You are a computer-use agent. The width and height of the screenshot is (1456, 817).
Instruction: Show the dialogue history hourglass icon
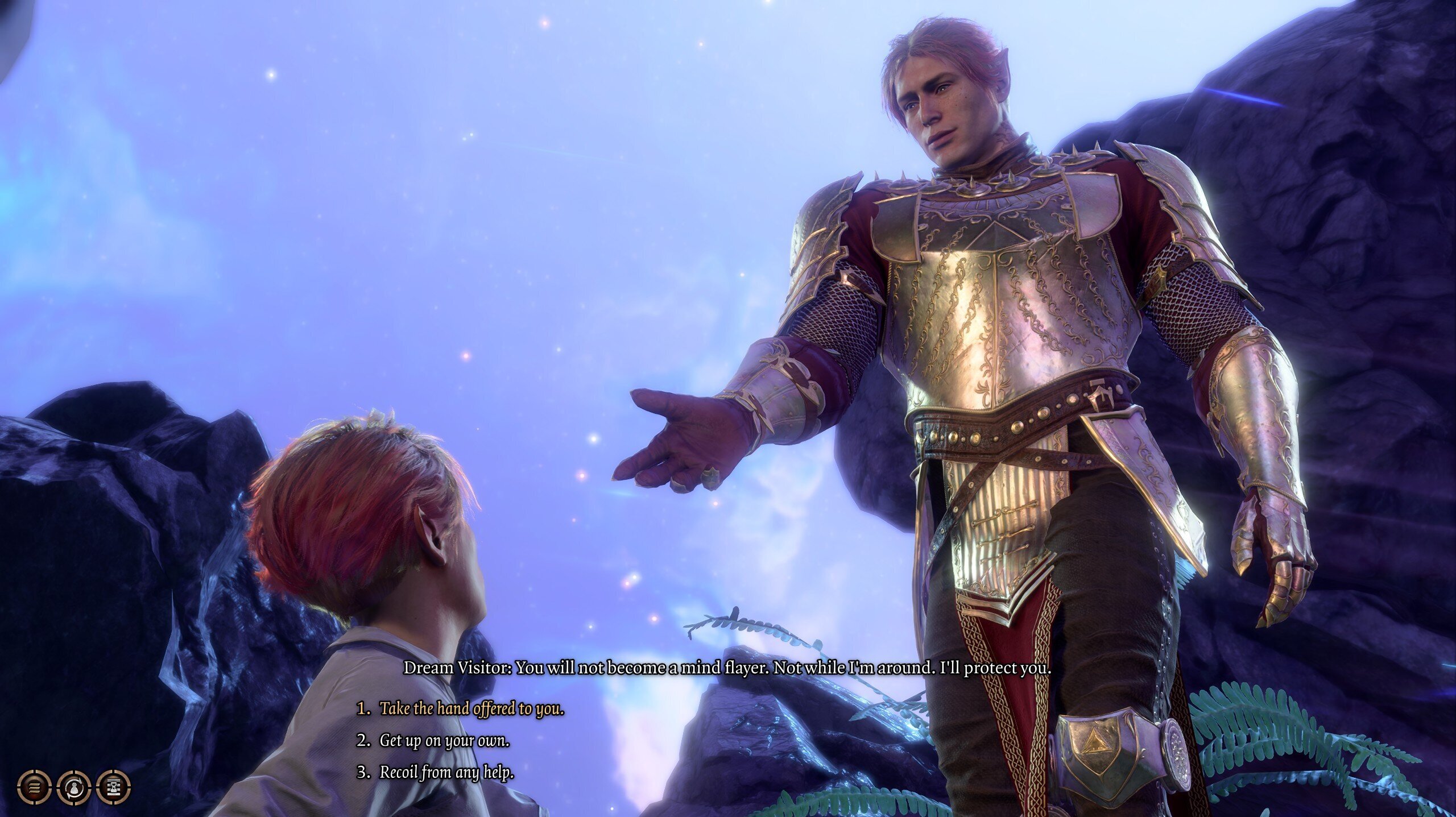click(114, 787)
